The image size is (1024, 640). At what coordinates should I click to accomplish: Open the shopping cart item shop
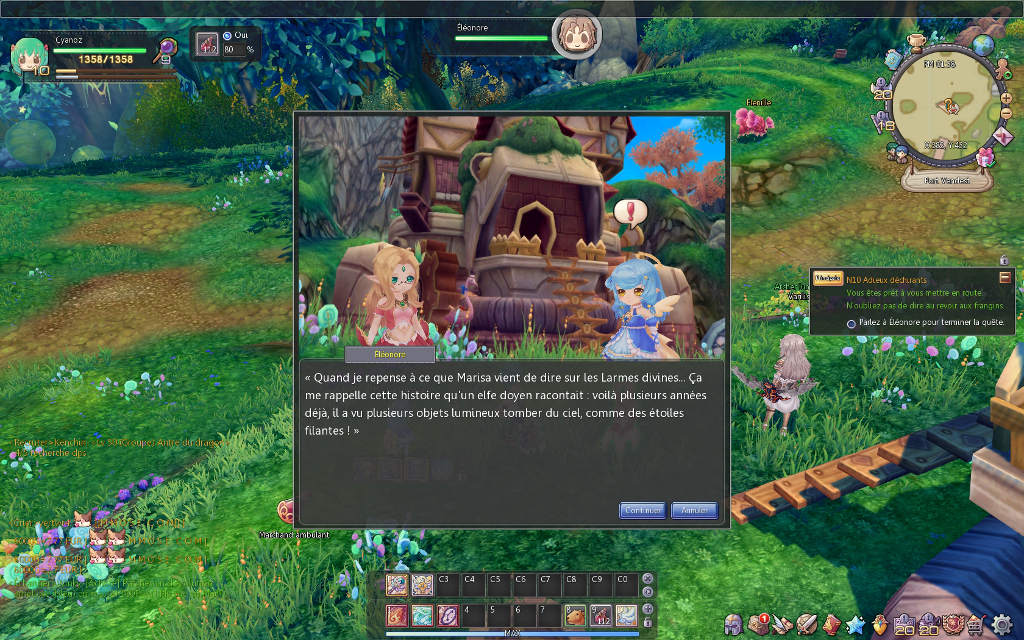click(977, 624)
